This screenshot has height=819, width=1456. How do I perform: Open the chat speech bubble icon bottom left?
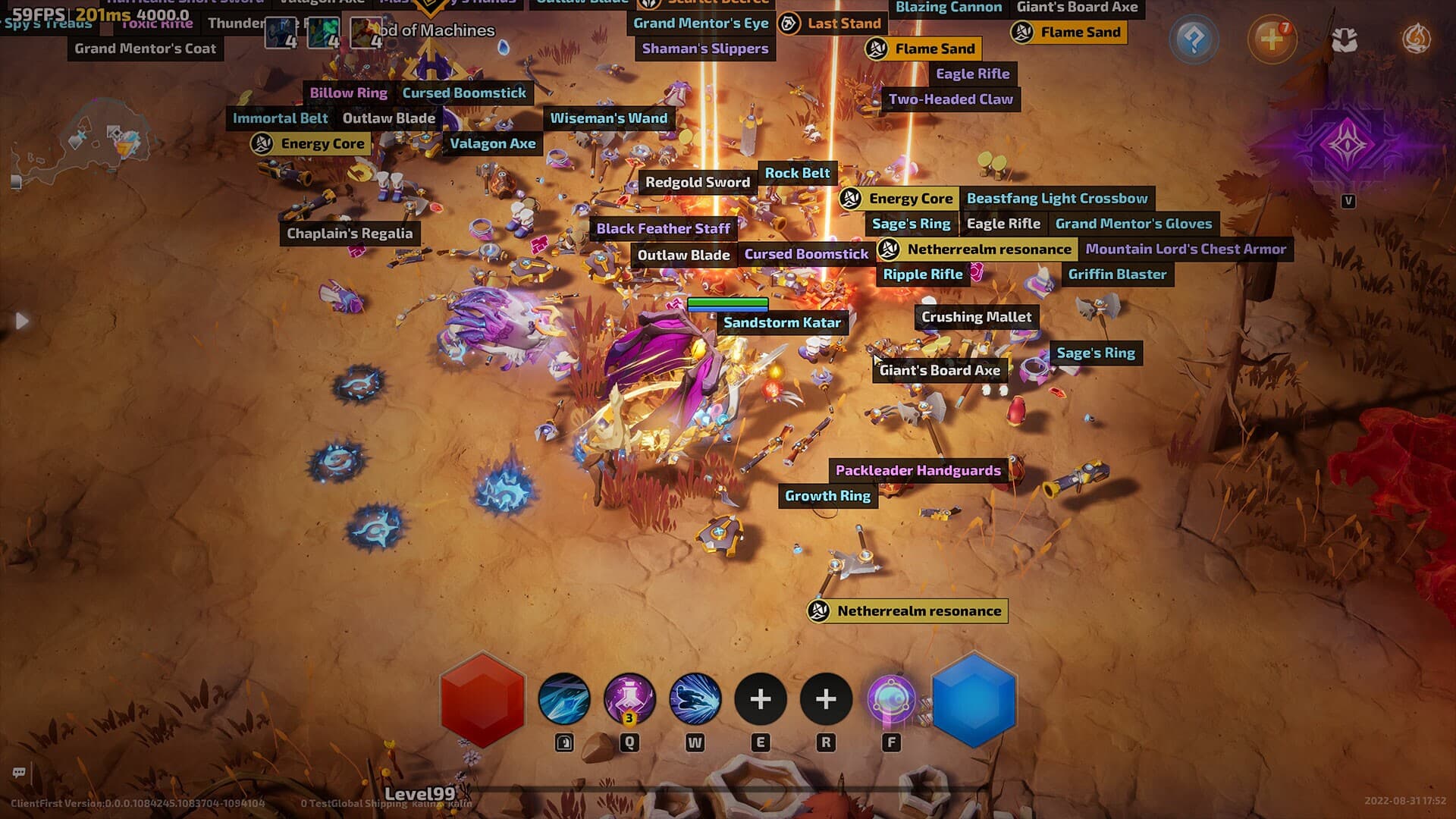18,771
